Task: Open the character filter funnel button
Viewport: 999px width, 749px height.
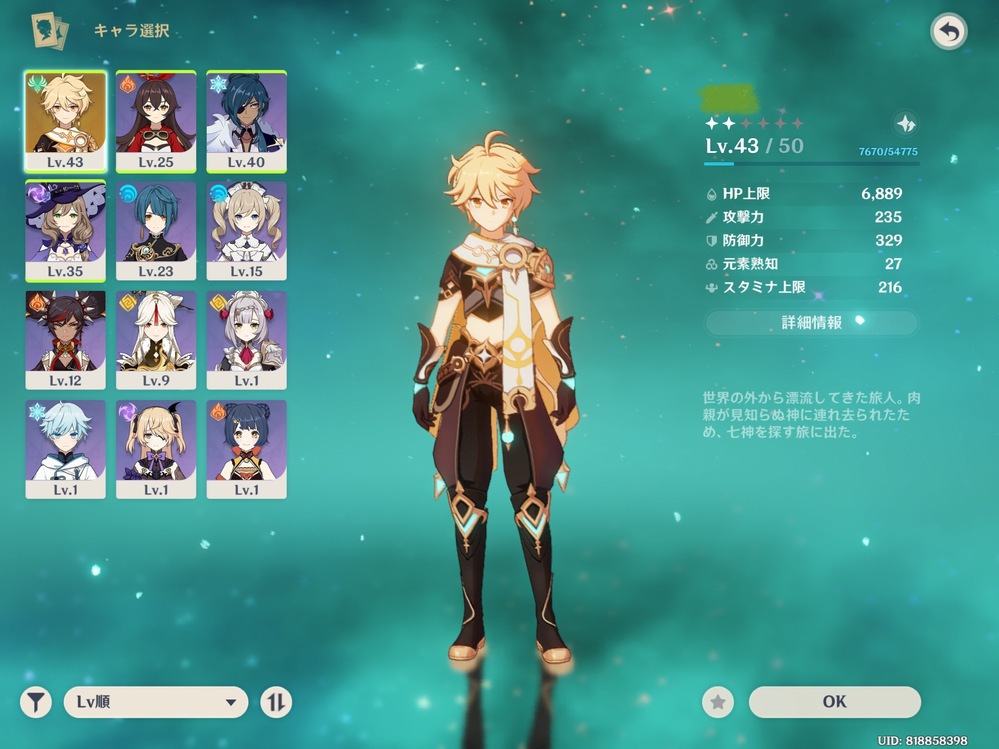Action: (x=35, y=702)
